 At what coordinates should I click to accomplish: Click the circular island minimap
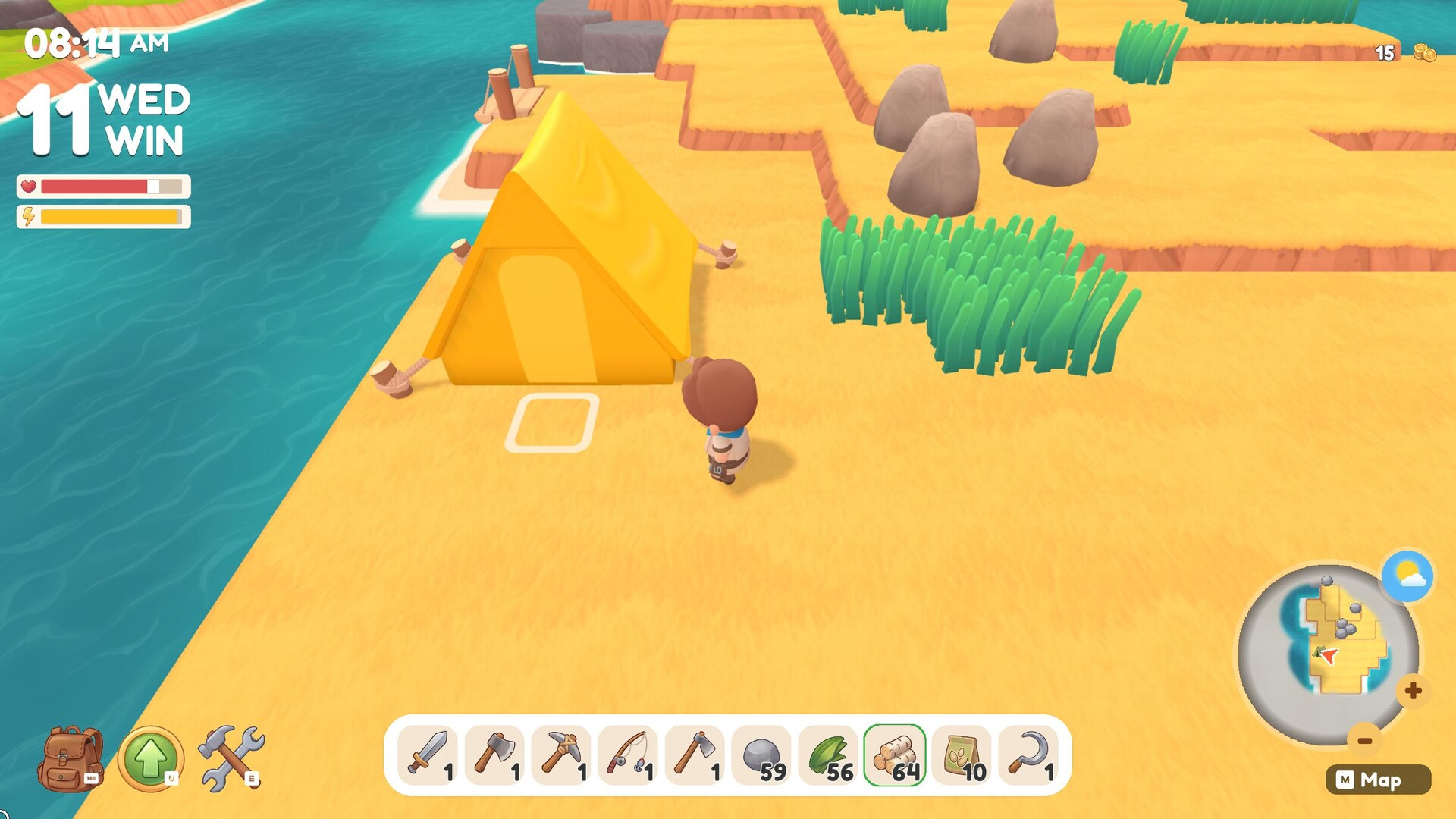tap(1327, 652)
